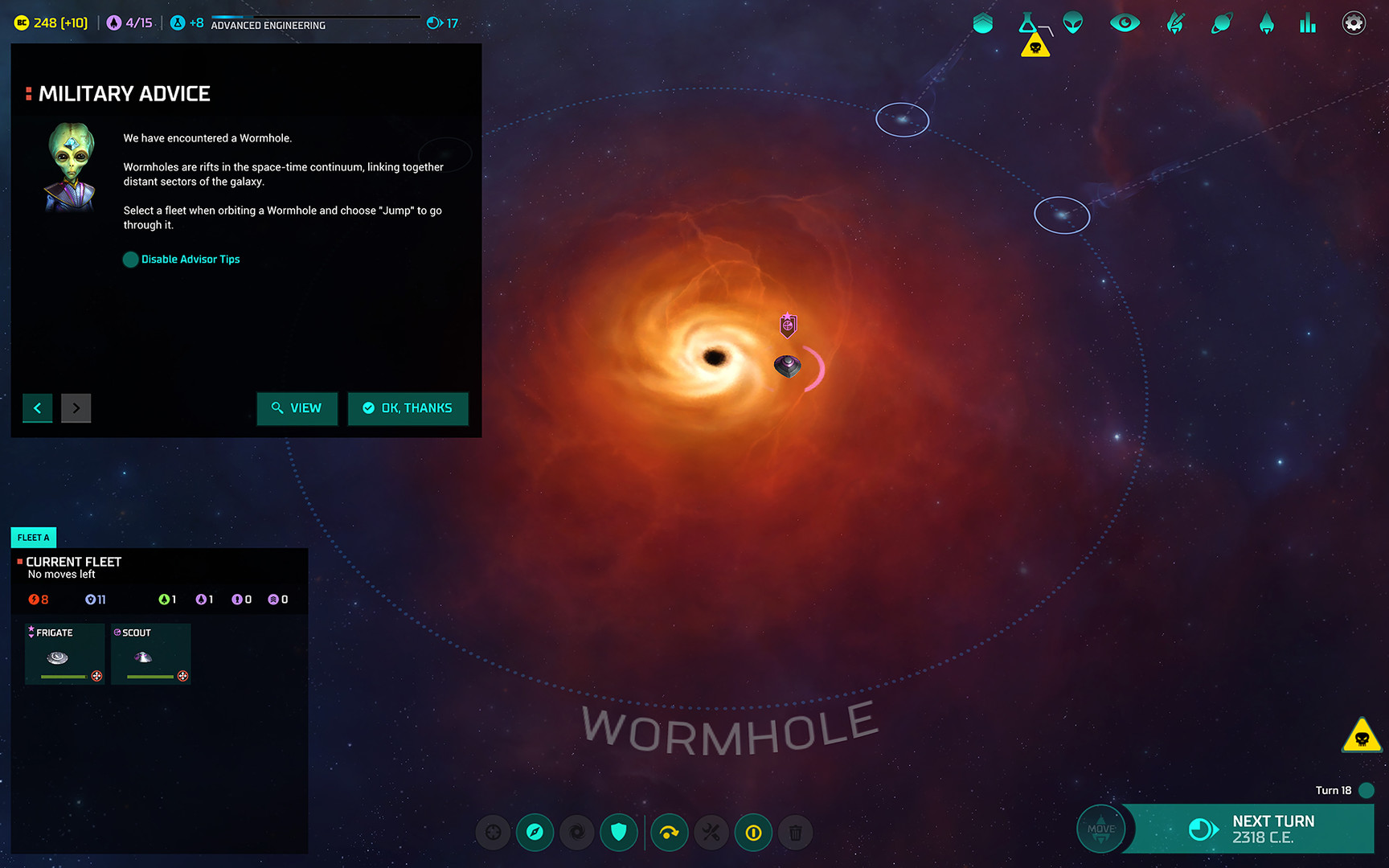Image resolution: width=1389 pixels, height=868 pixels.
Task: Click the yellow skip-turn arrow command
Action: point(669,833)
